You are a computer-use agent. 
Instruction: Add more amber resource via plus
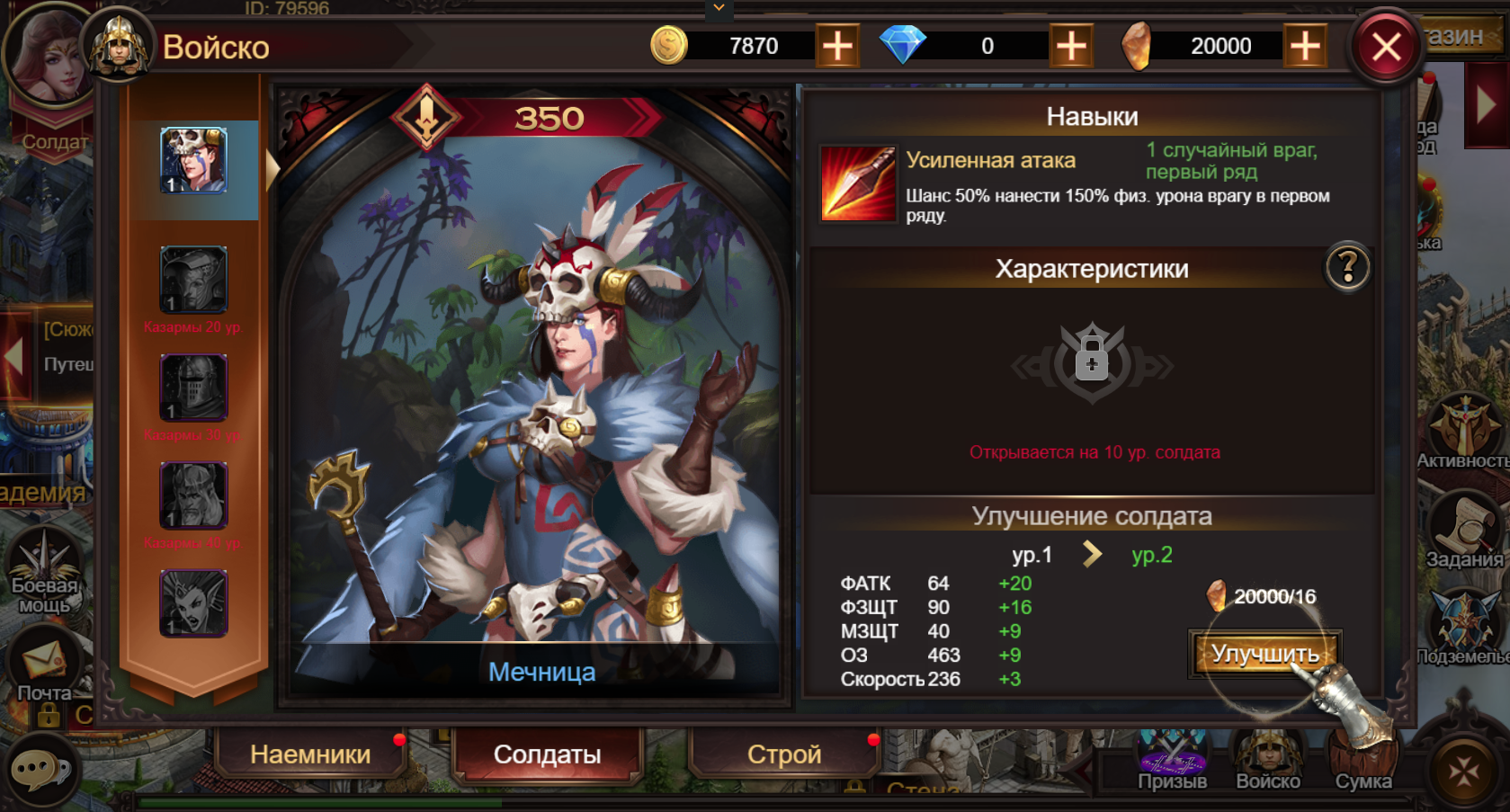(1305, 46)
